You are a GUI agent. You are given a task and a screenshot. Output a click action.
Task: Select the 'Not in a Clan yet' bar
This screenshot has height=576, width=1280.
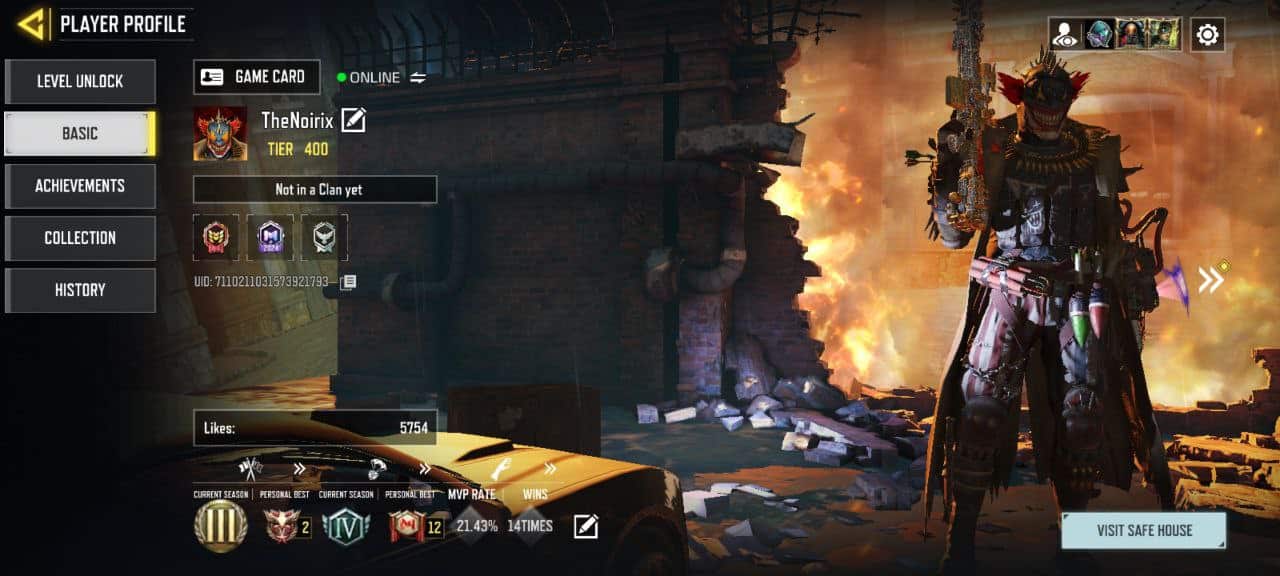click(x=315, y=190)
